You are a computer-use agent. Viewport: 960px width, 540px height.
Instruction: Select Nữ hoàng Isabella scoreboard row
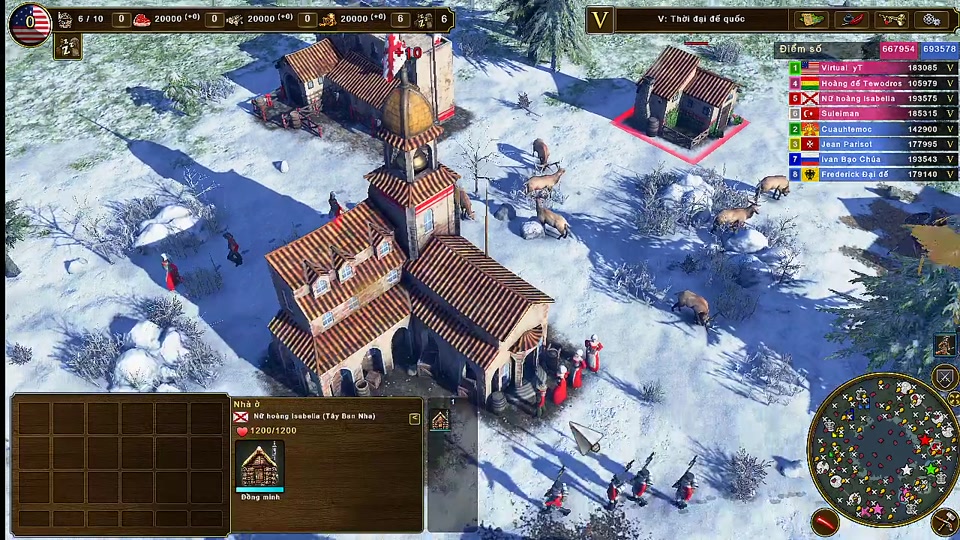866,98
